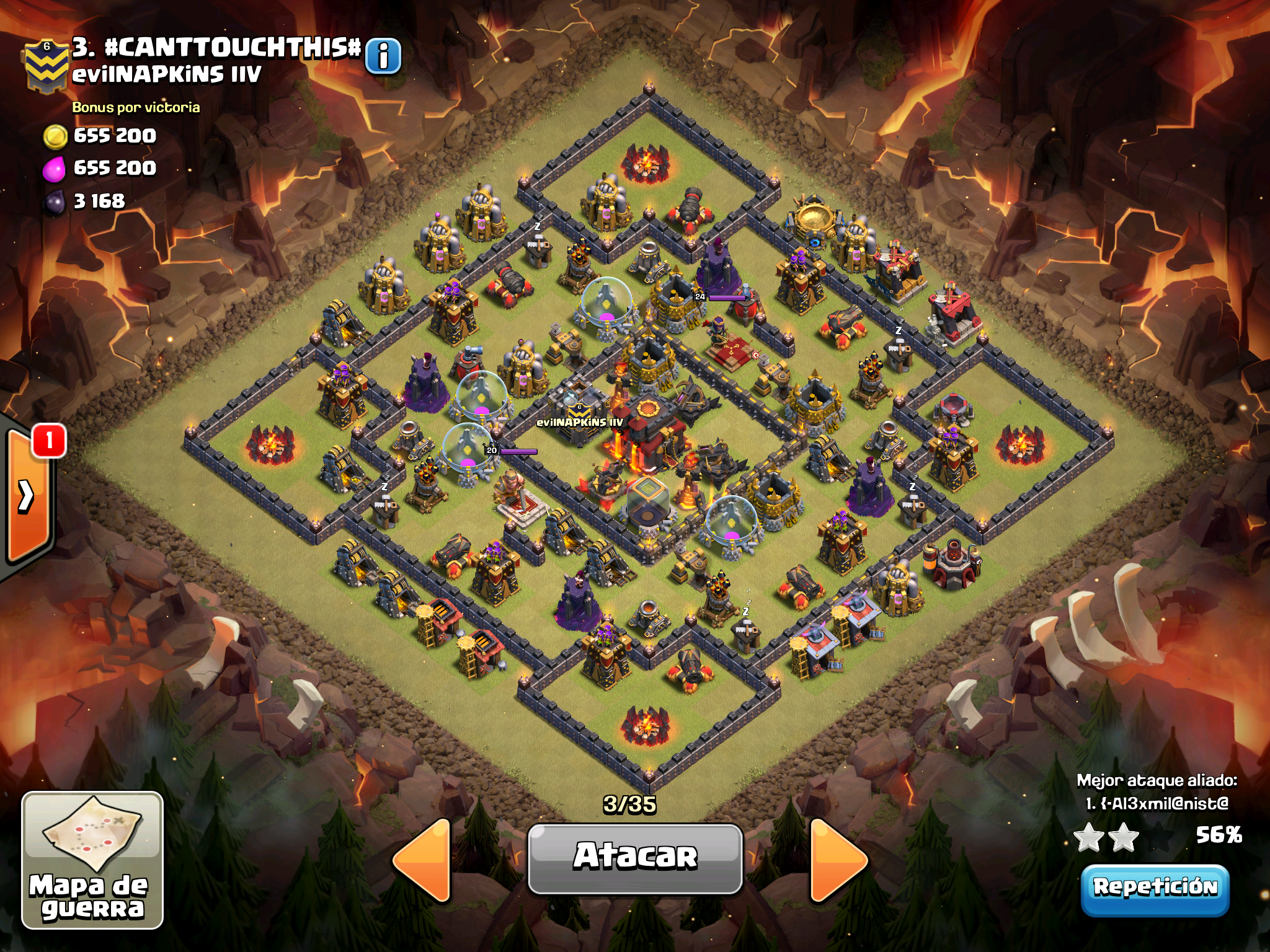Screen dimensions: 1270x952
Task: Show the next enemy base
Action: [837, 859]
